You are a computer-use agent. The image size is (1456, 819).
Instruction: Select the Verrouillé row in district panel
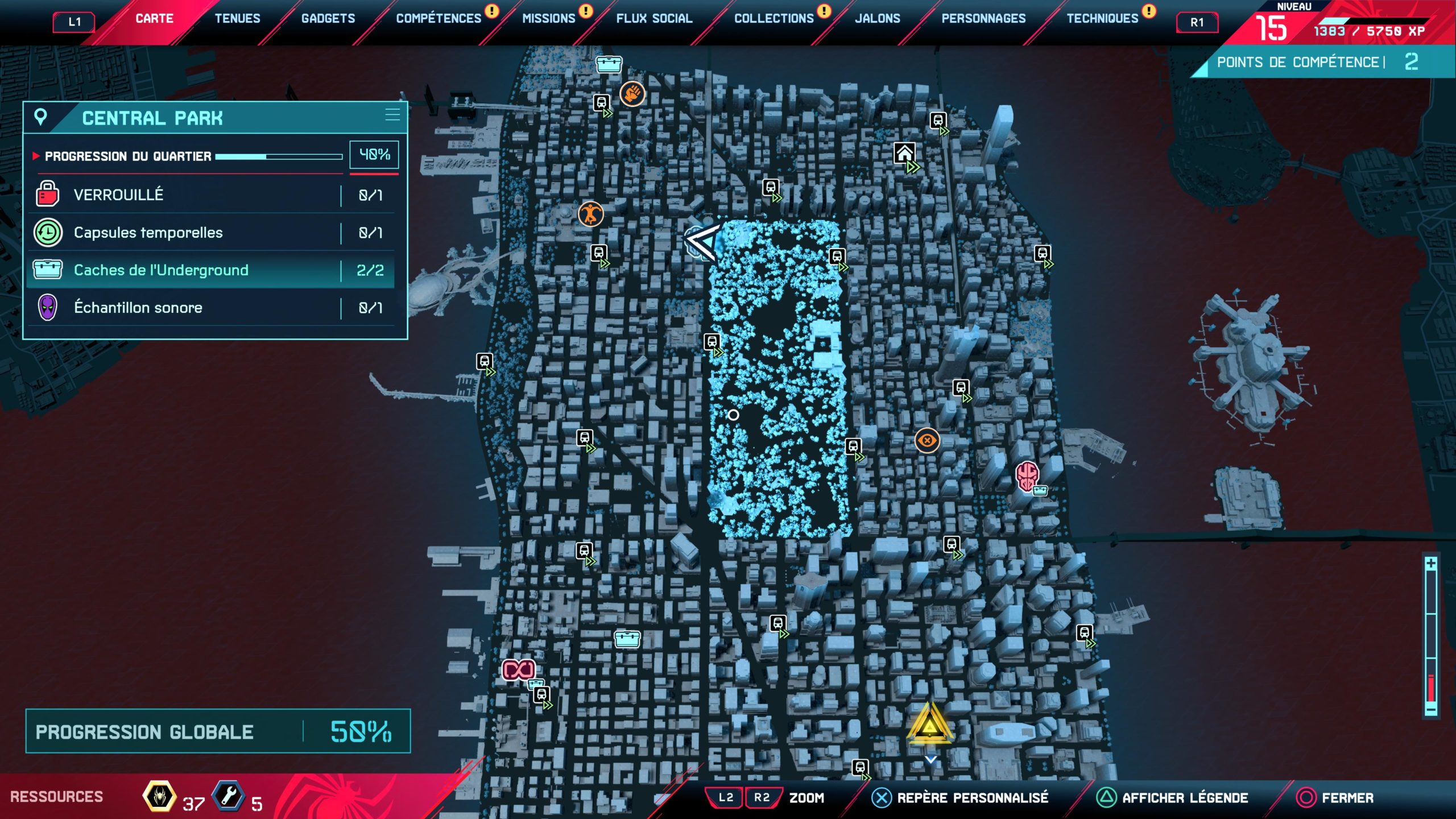tap(210, 195)
